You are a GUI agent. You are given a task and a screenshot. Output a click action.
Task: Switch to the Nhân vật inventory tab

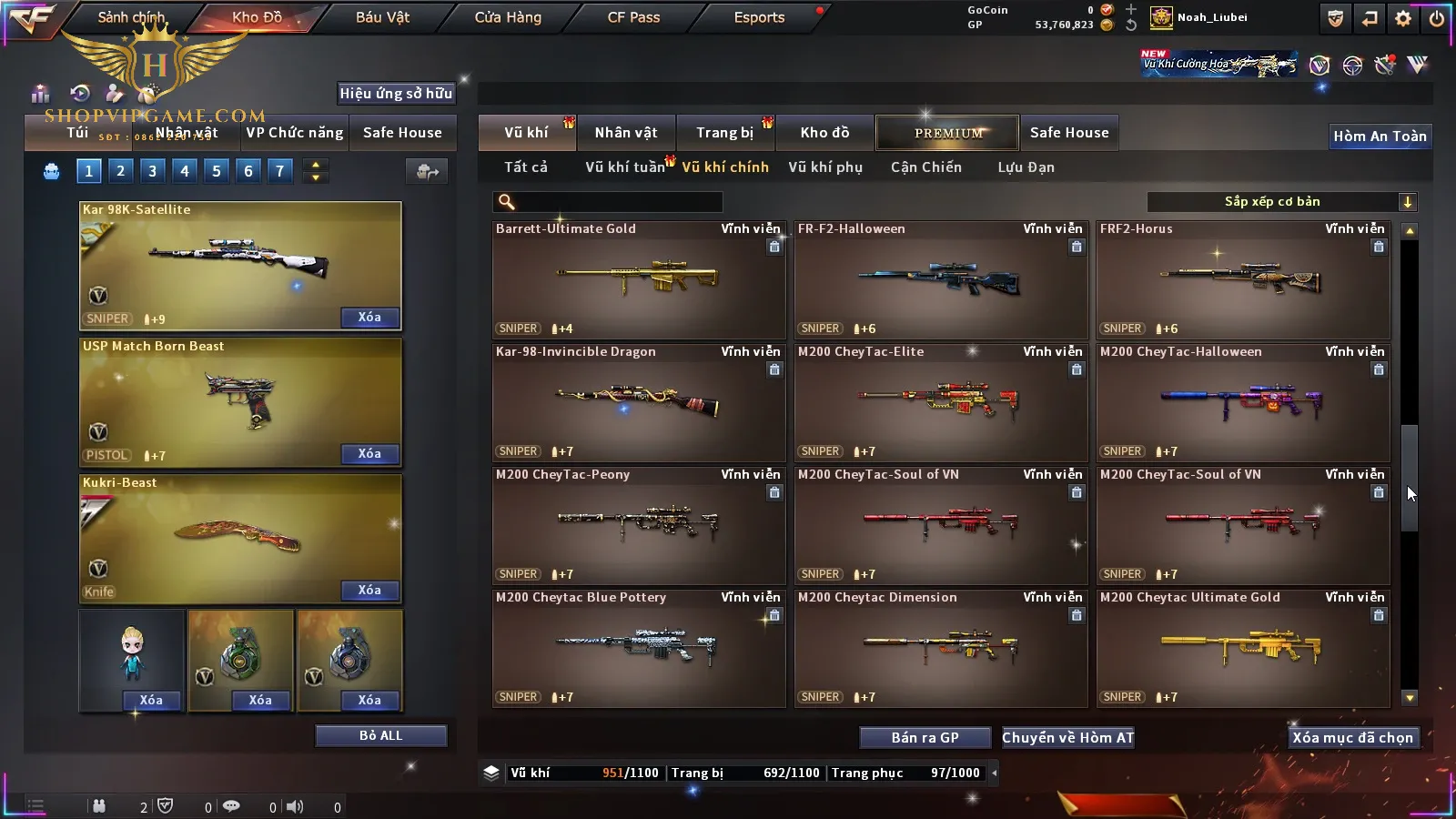[x=626, y=133]
